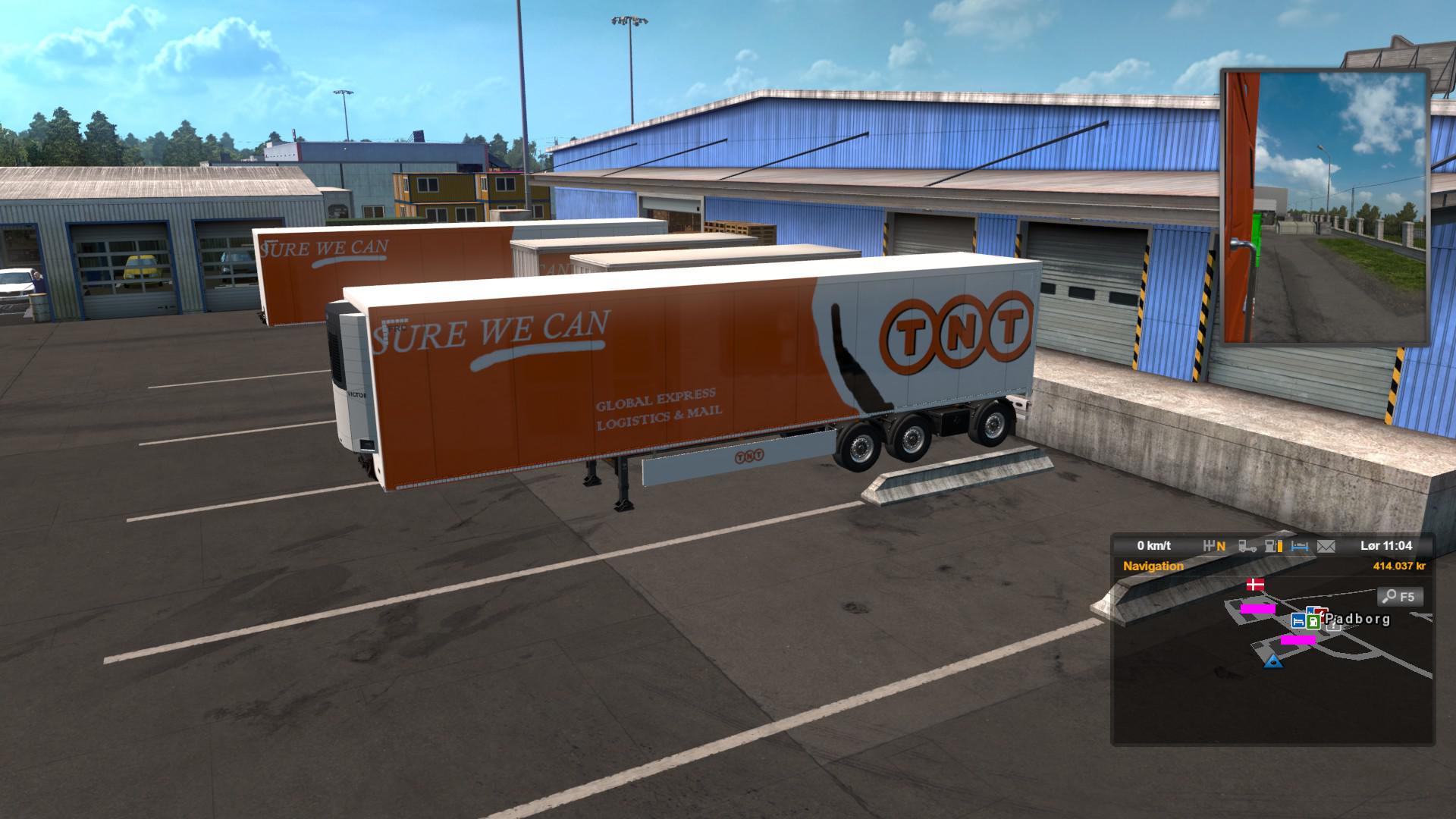This screenshot has height=819, width=1456.
Task: Click the Danish flag map marker
Action: coord(1256,585)
